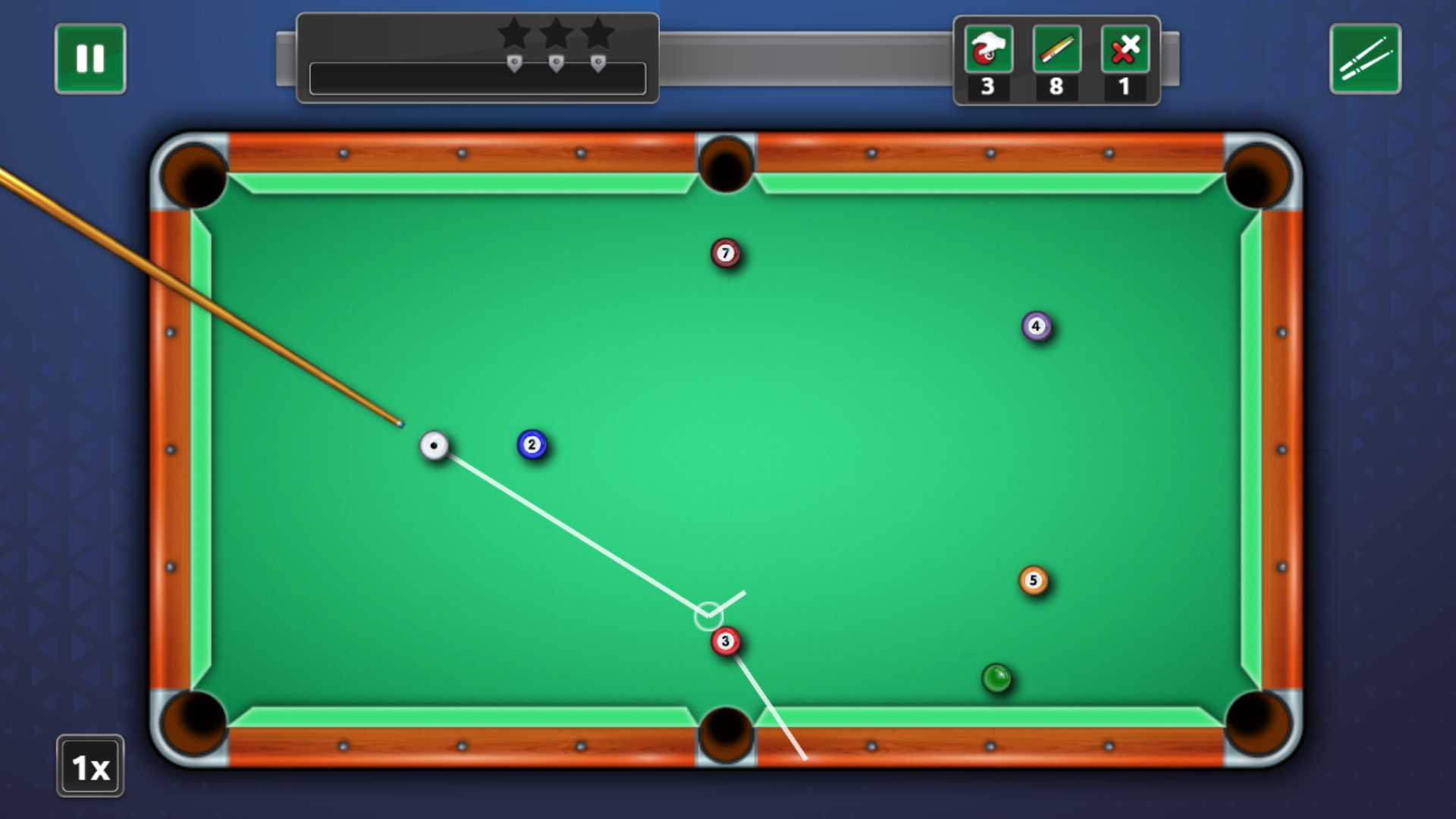Click the blue 2 ball

(x=533, y=445)
